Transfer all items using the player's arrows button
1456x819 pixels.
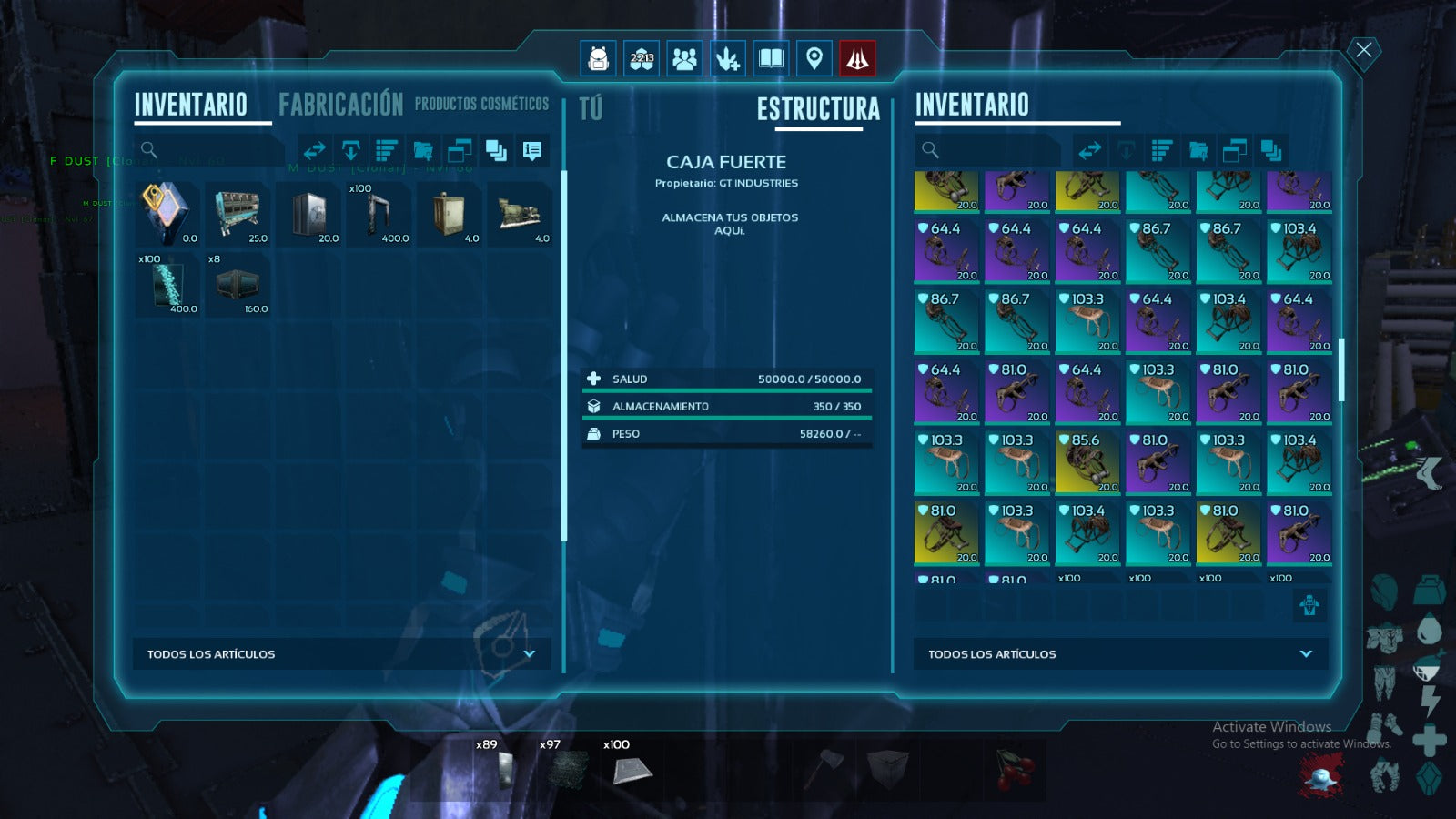click(x=315, y=150)
